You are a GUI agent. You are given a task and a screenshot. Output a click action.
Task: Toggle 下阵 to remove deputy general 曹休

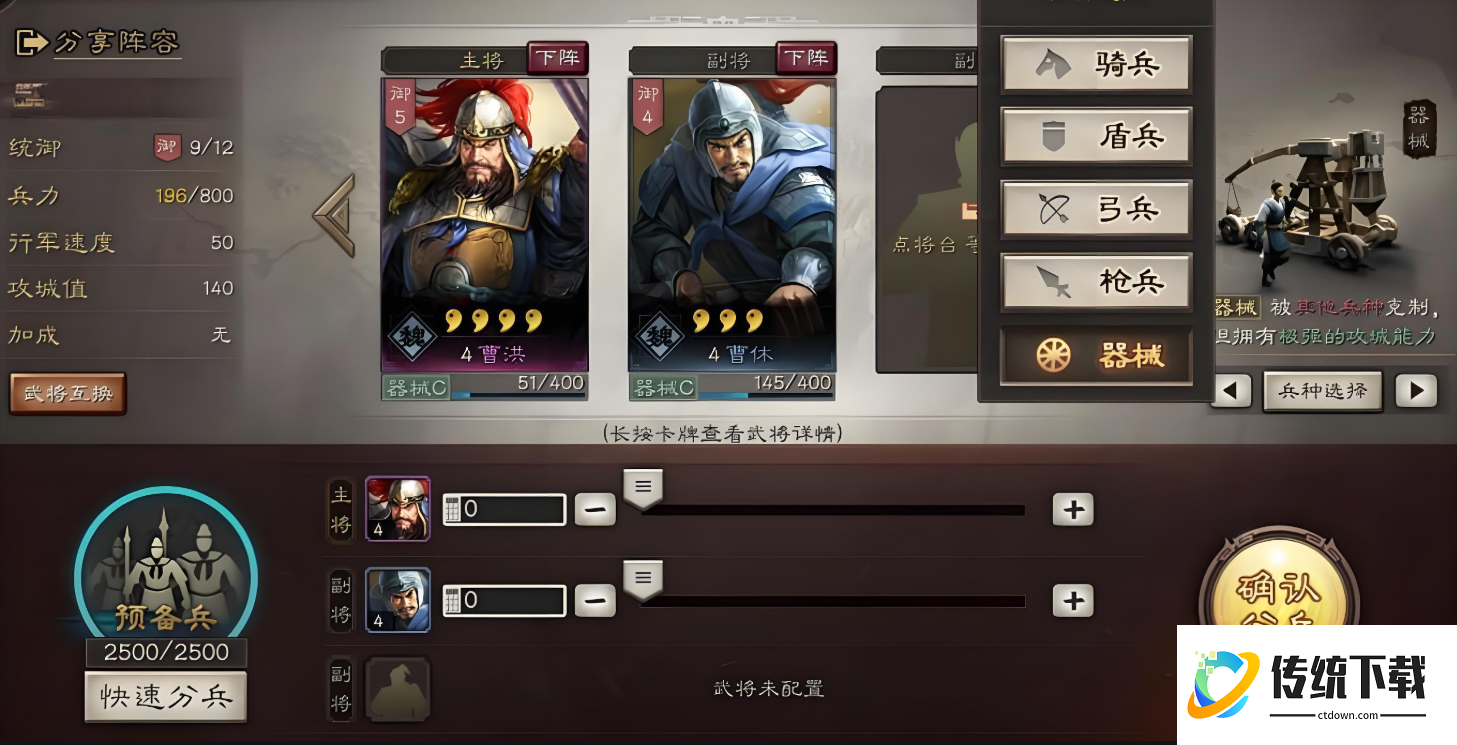[806, 58]
